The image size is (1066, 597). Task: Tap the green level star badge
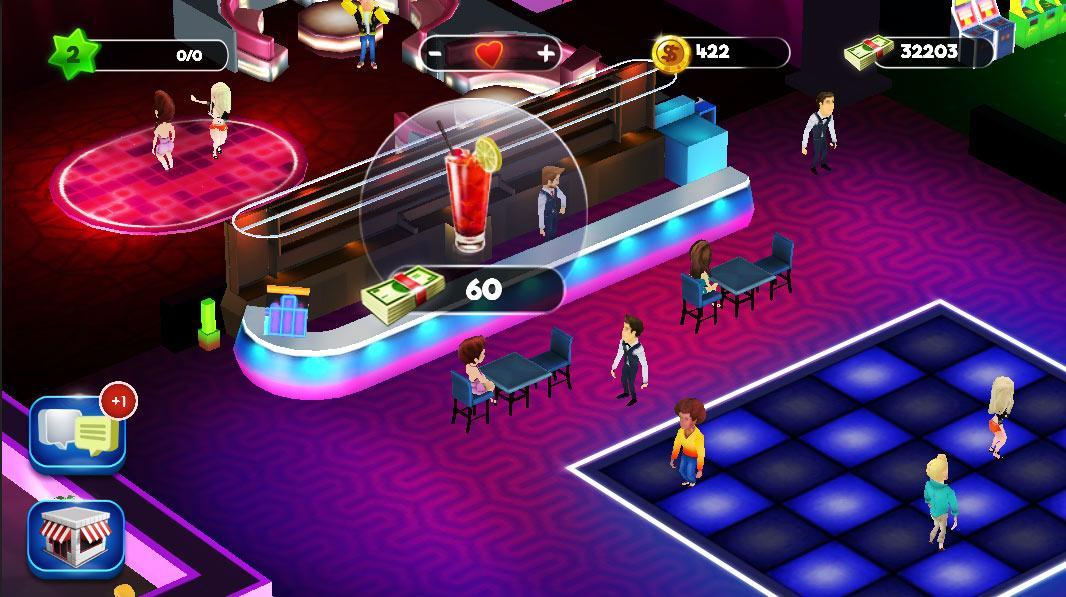(71, 54)
